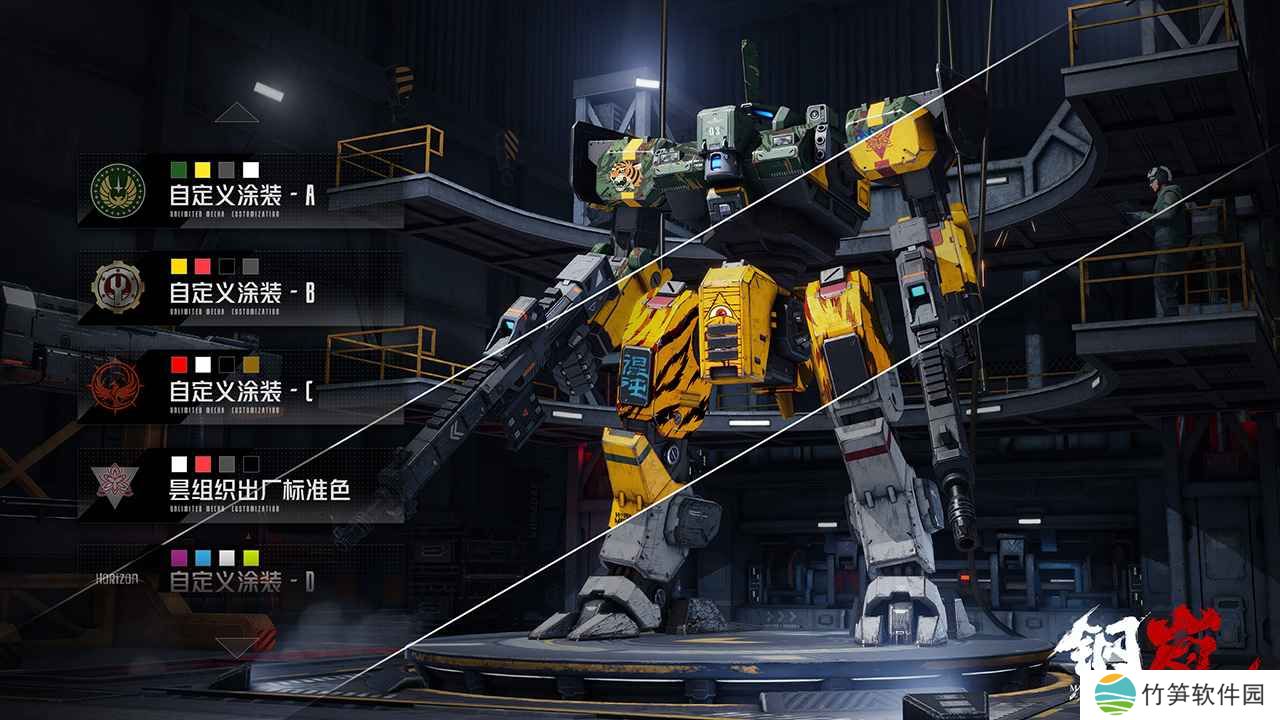Click the up arrow above the paint list
The image size is (1280, 720).
237,112
